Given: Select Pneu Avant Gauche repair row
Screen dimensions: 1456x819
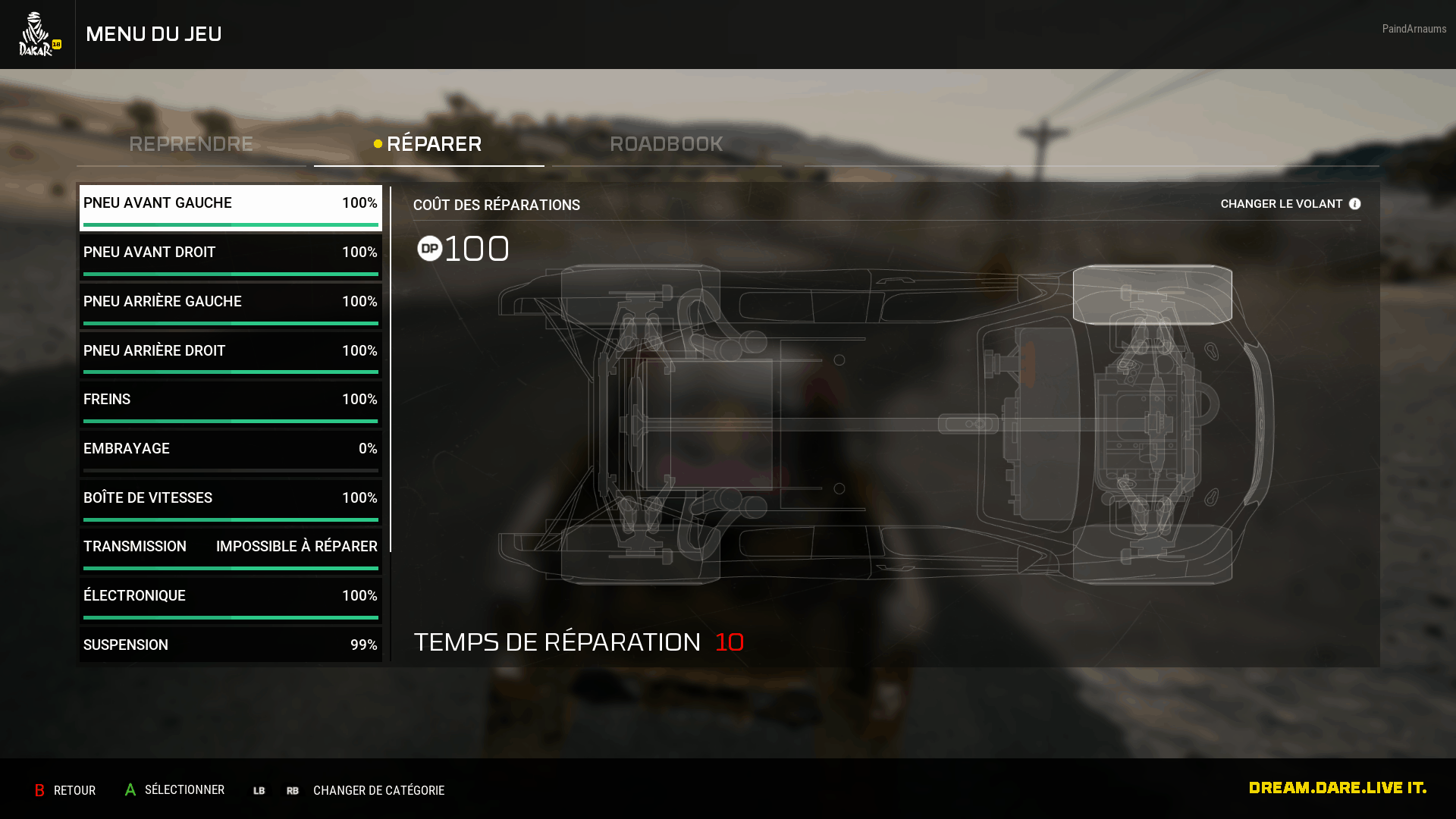Looking at the screenshot, I should (x=231, y=207).
